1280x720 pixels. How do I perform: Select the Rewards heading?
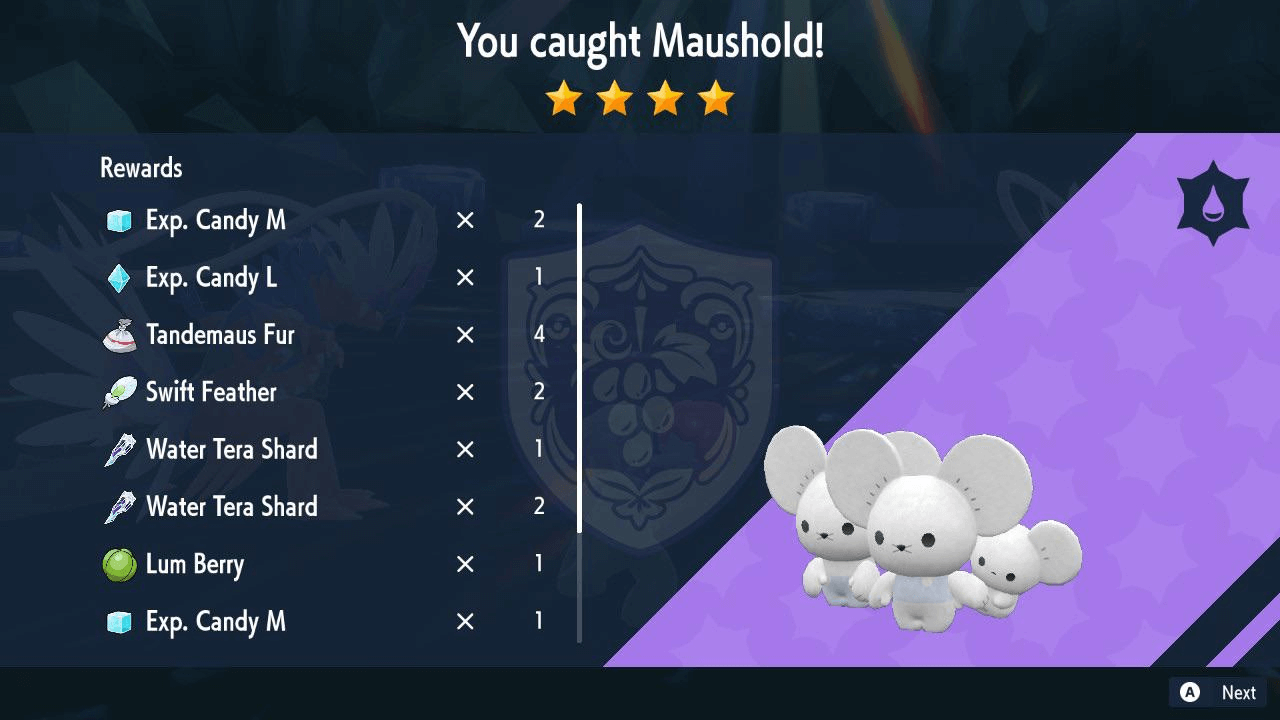point(140,167)
